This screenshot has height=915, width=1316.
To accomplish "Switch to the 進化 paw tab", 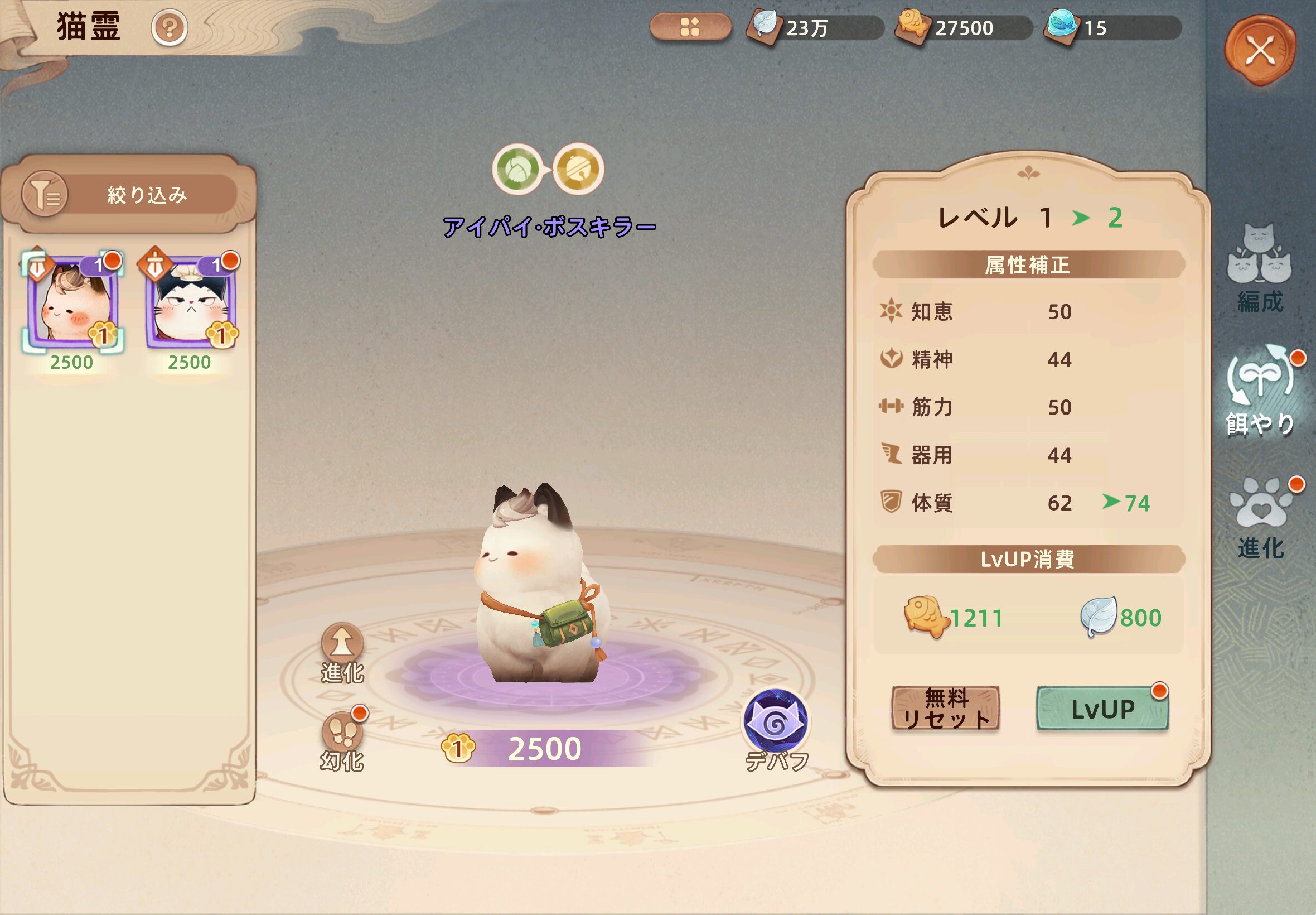I will [x=1260, y=517].
